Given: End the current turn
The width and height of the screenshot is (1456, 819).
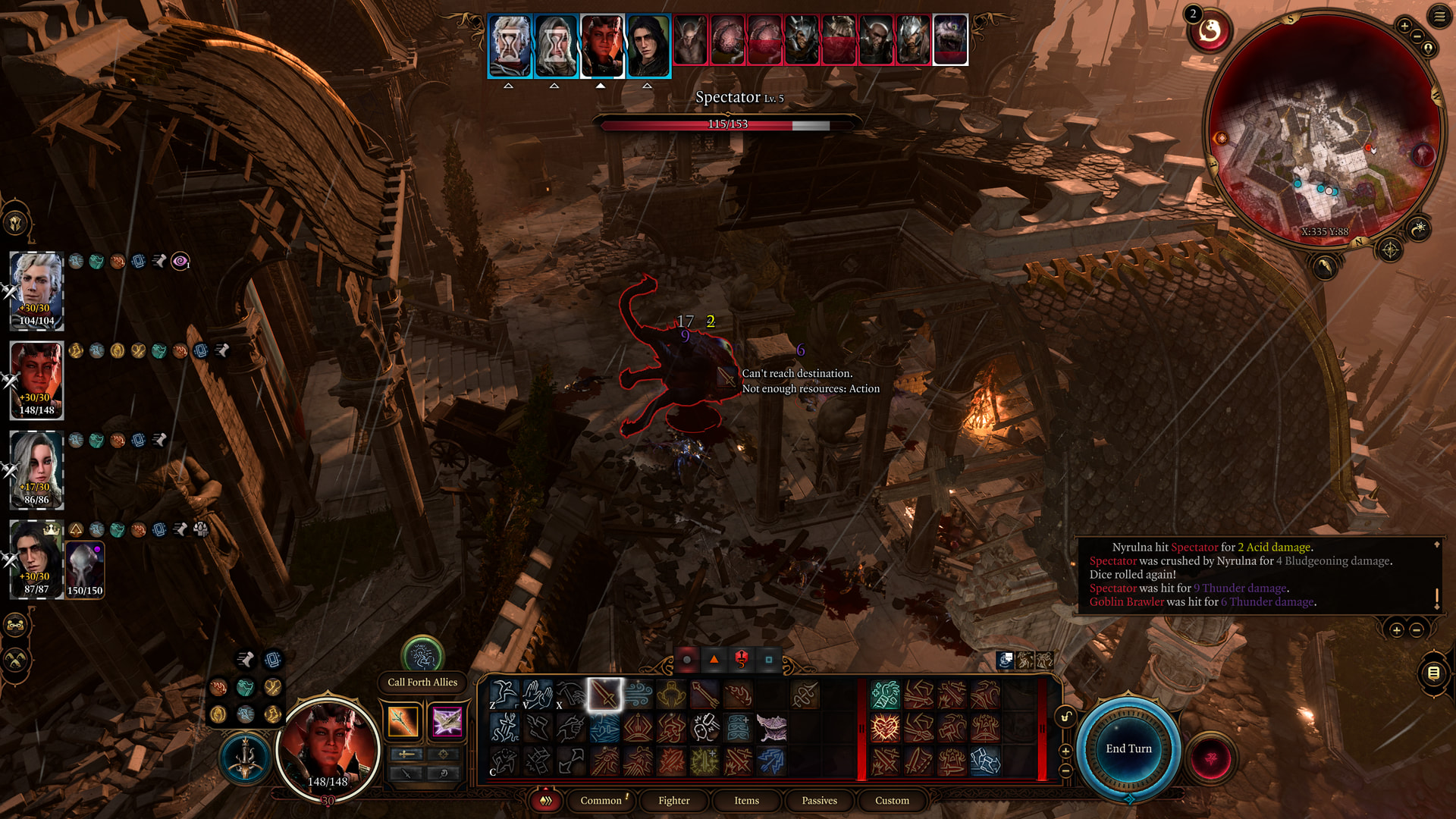Looking at the screenshot, I should coord(1128,748).
